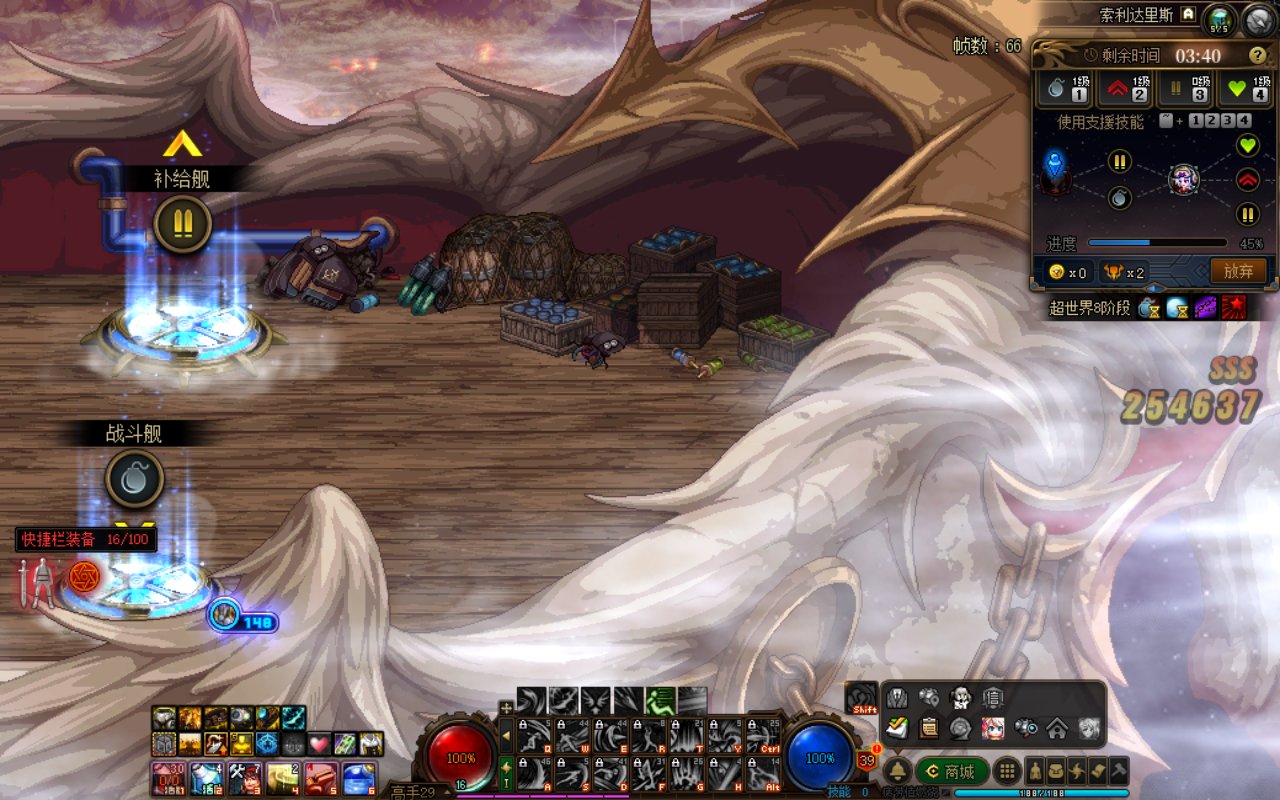Open the grid menu button
Image resolution: width=1280 pixels, height=800 pixels.
1007,771
